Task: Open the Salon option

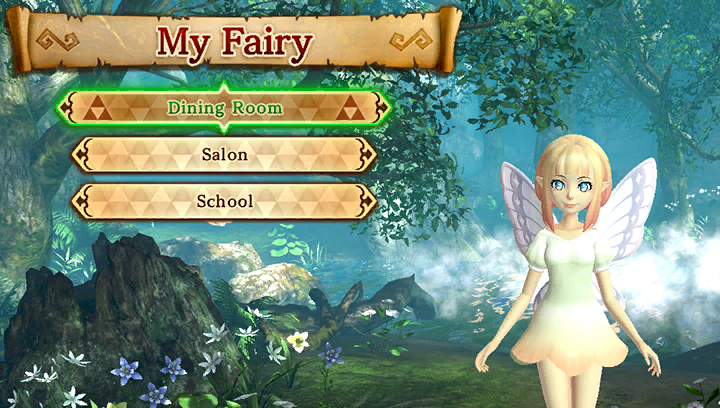Action: coord(224,155)
